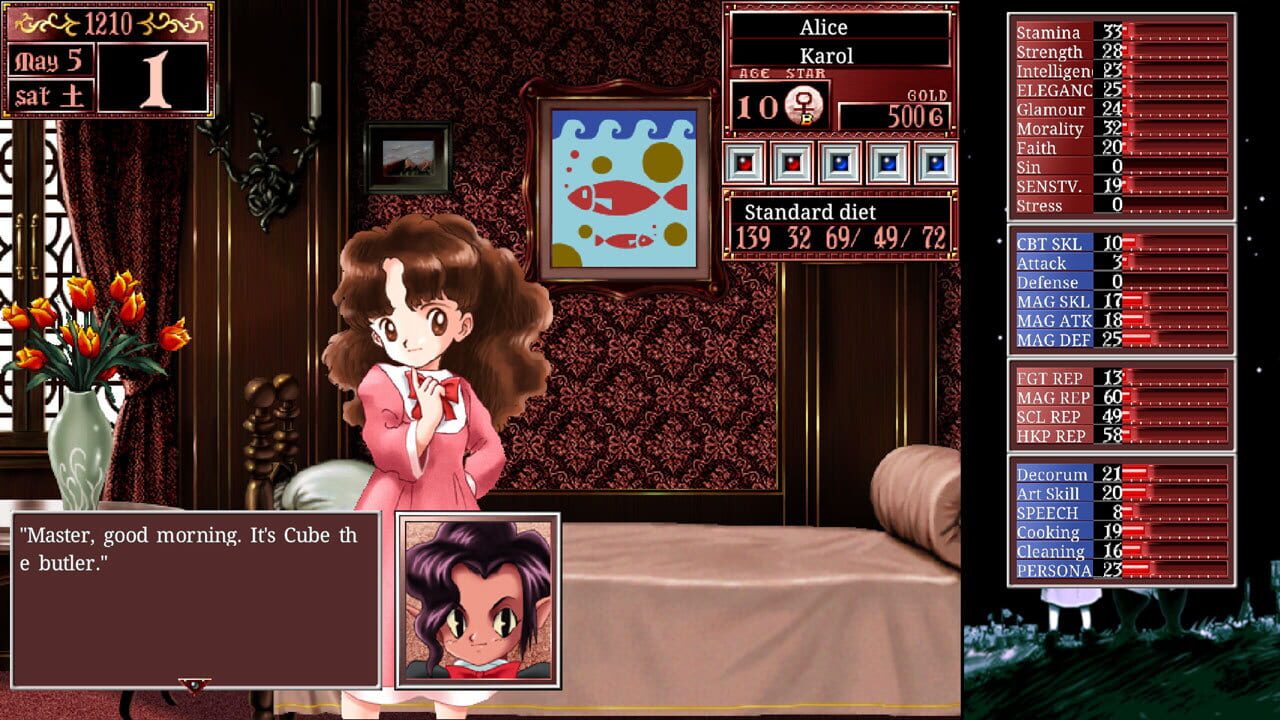Click the first blue status jewel
The image size is (1280, 720).
(x=839, y=165)
